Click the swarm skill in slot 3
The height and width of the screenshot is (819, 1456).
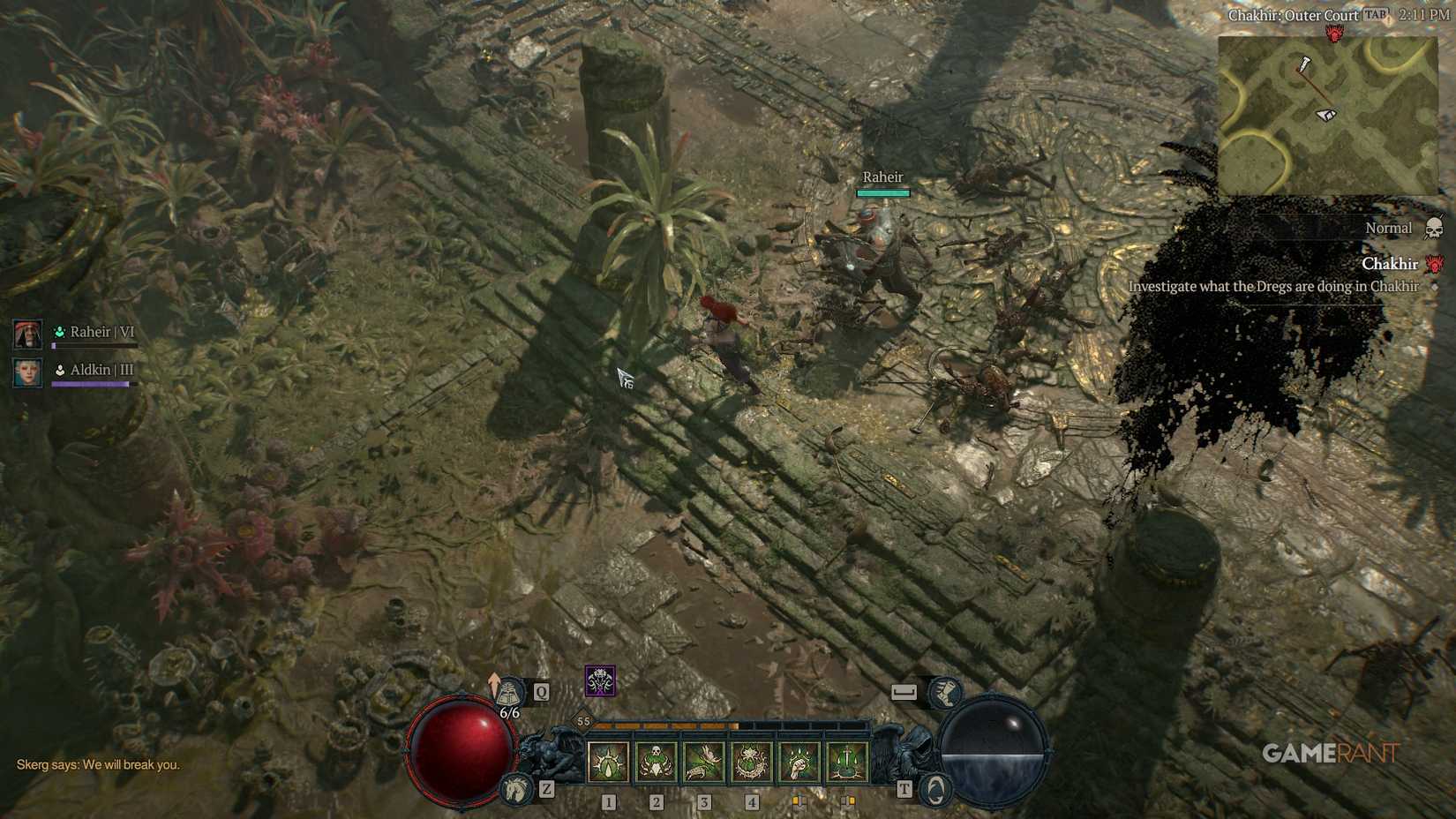[x=704, y=762]
